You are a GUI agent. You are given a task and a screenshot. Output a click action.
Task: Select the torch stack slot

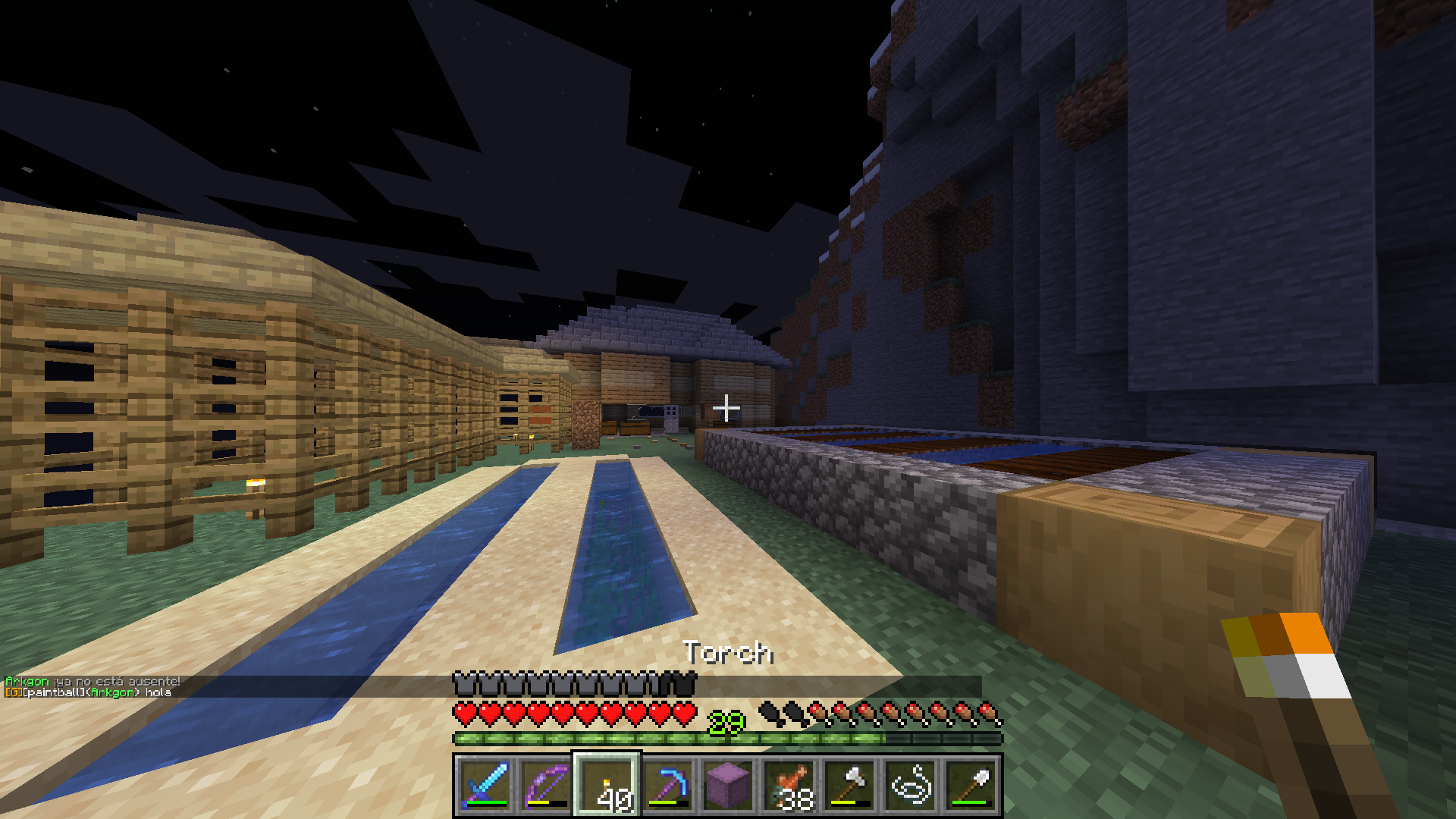click(x=607, y=785)
